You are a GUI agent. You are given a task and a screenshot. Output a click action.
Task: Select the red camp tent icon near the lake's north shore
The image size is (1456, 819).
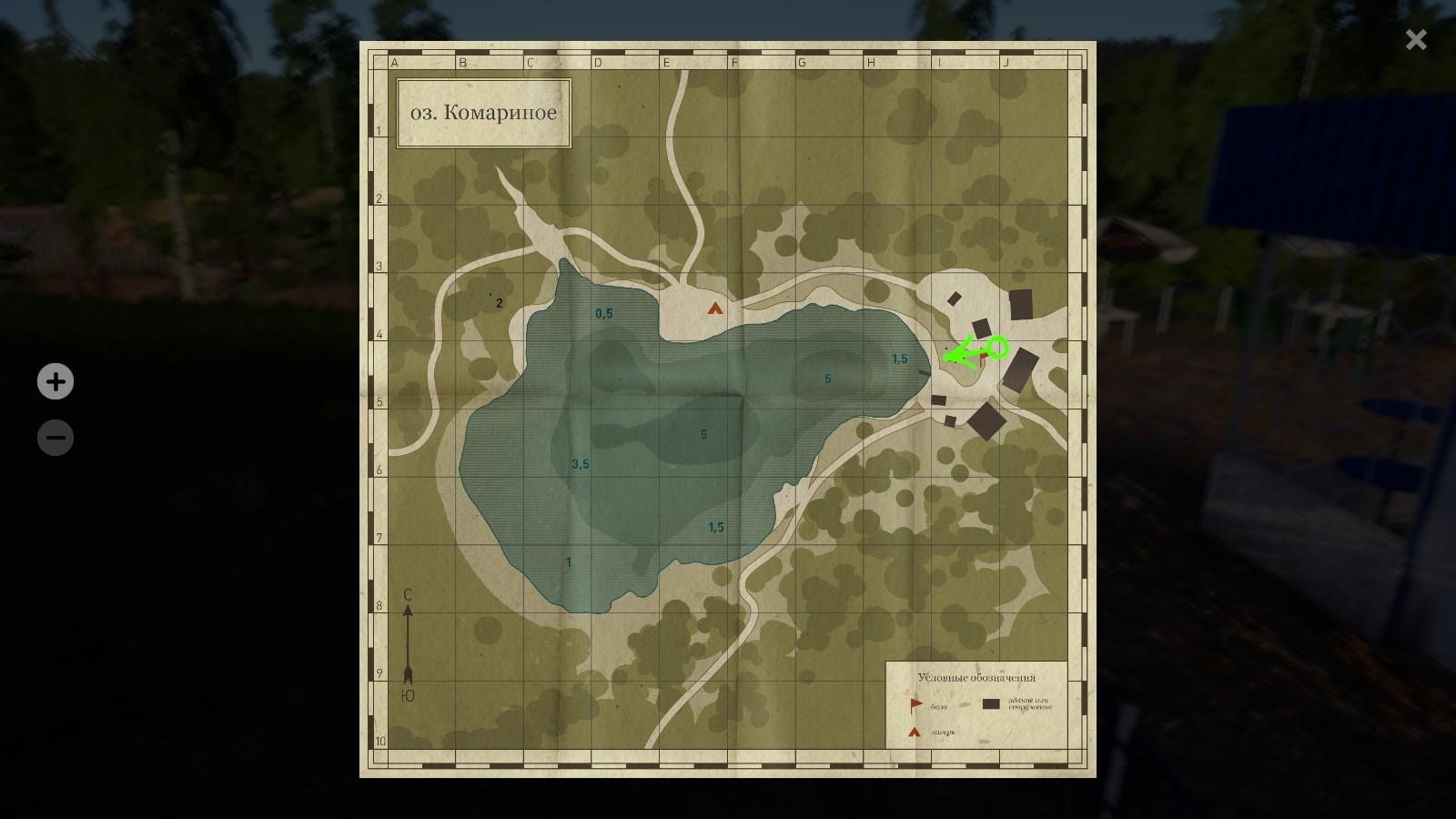[713, 309]
